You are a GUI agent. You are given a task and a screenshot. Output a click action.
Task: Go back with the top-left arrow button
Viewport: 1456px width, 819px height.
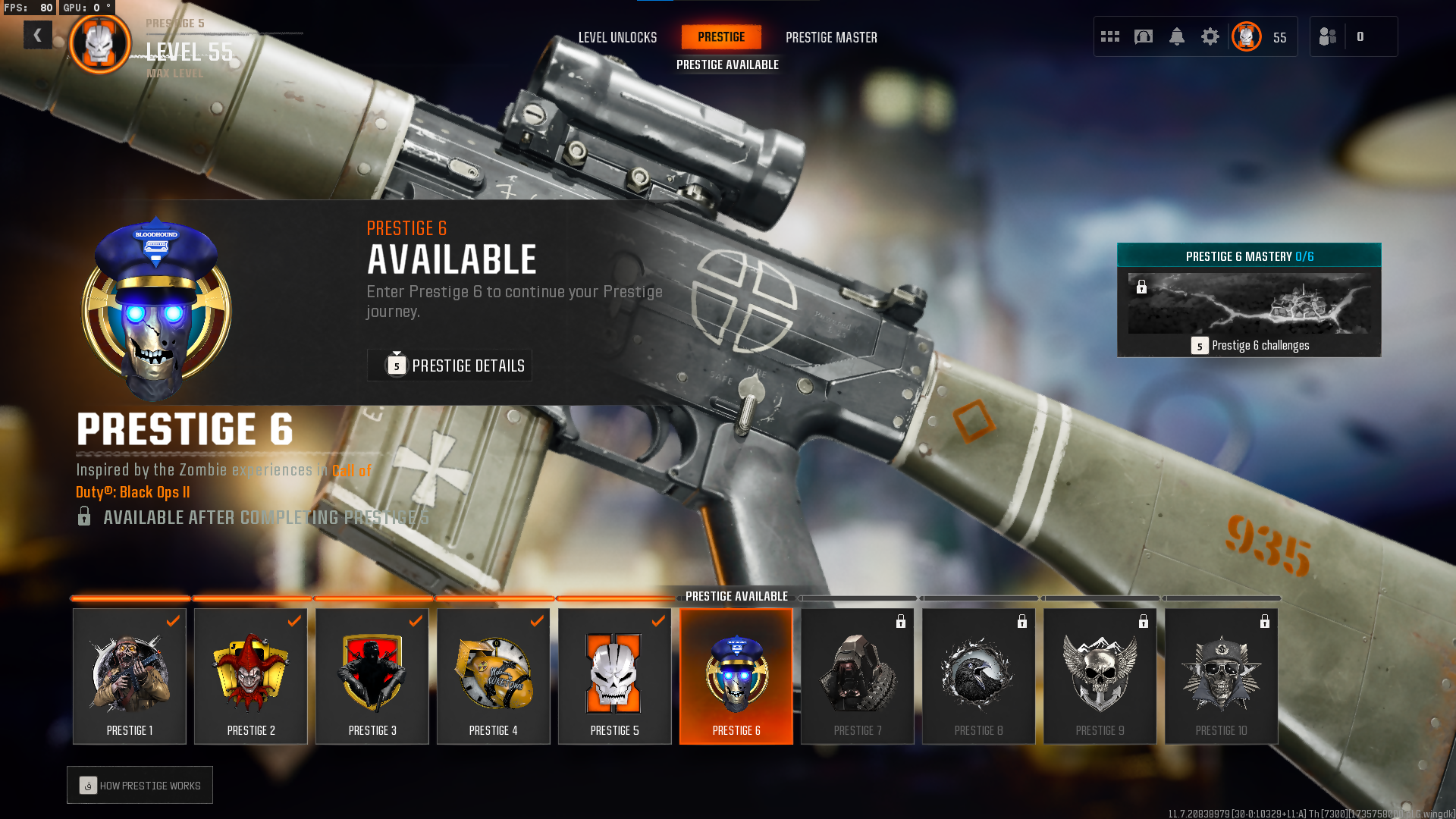point(37,35)
